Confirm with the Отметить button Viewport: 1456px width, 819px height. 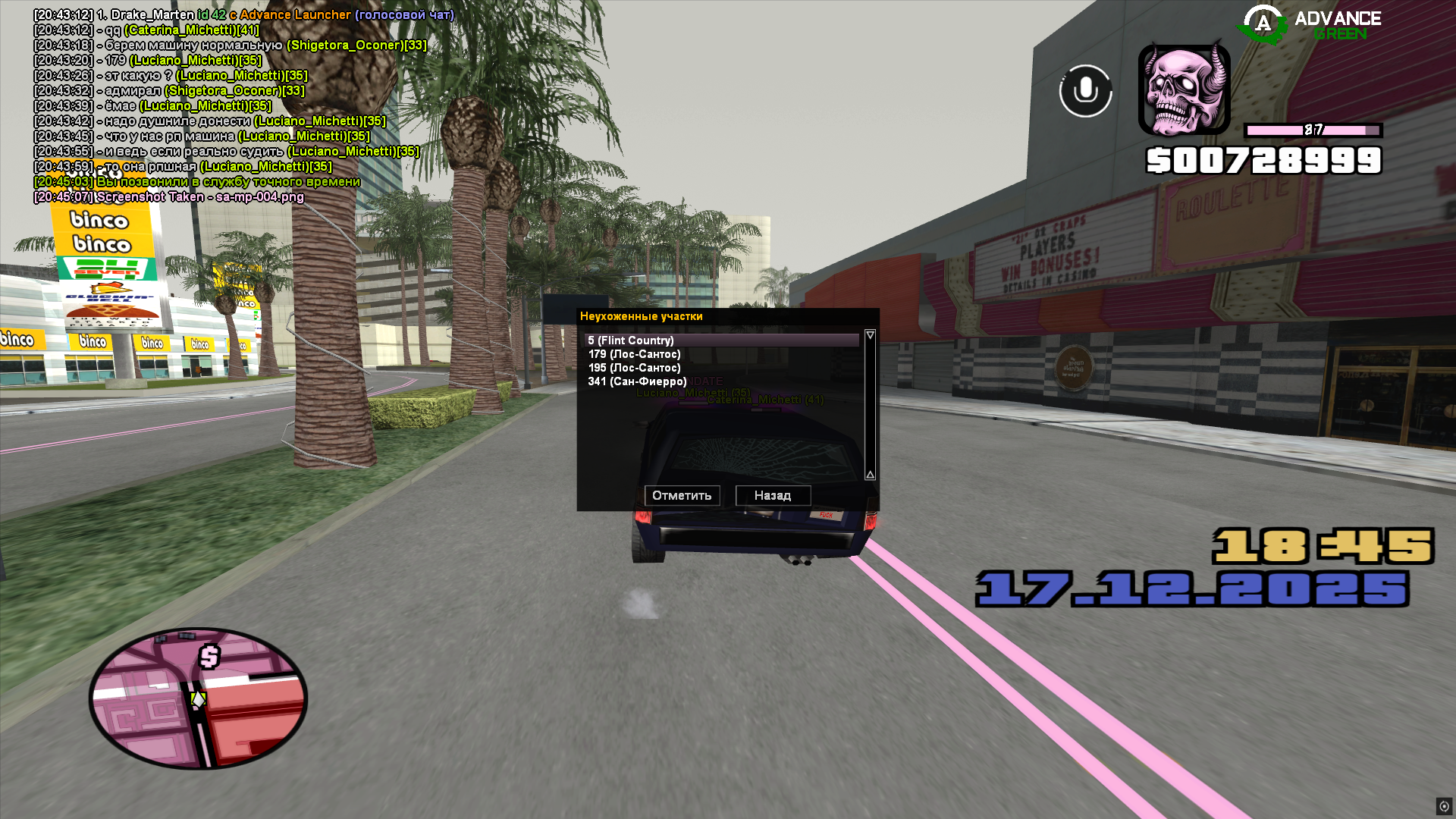[682, 495]
